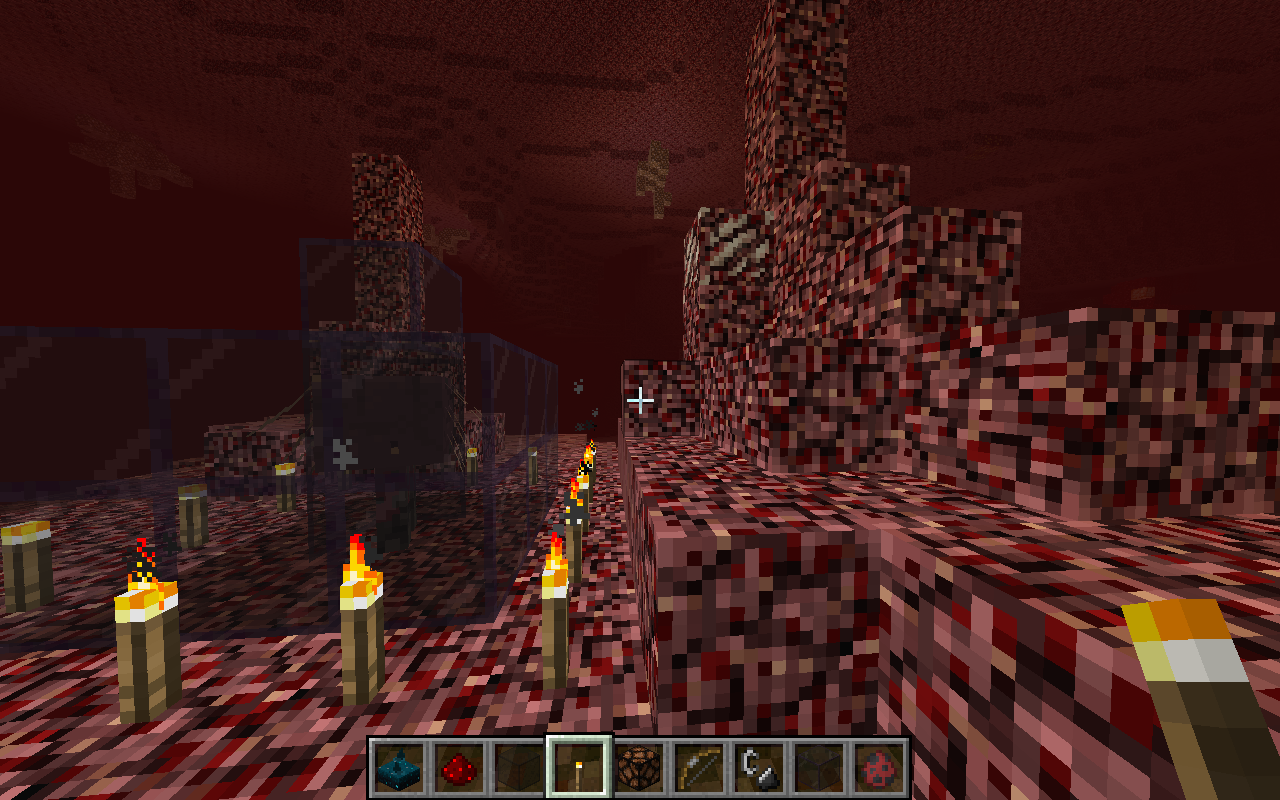Equip the bow from the hotbar

pos(699,768)
